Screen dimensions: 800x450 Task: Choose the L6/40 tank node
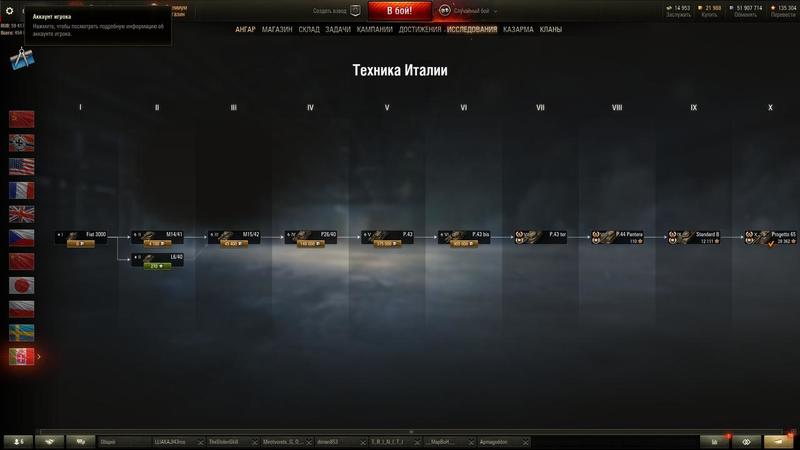(x=157, y=261)
